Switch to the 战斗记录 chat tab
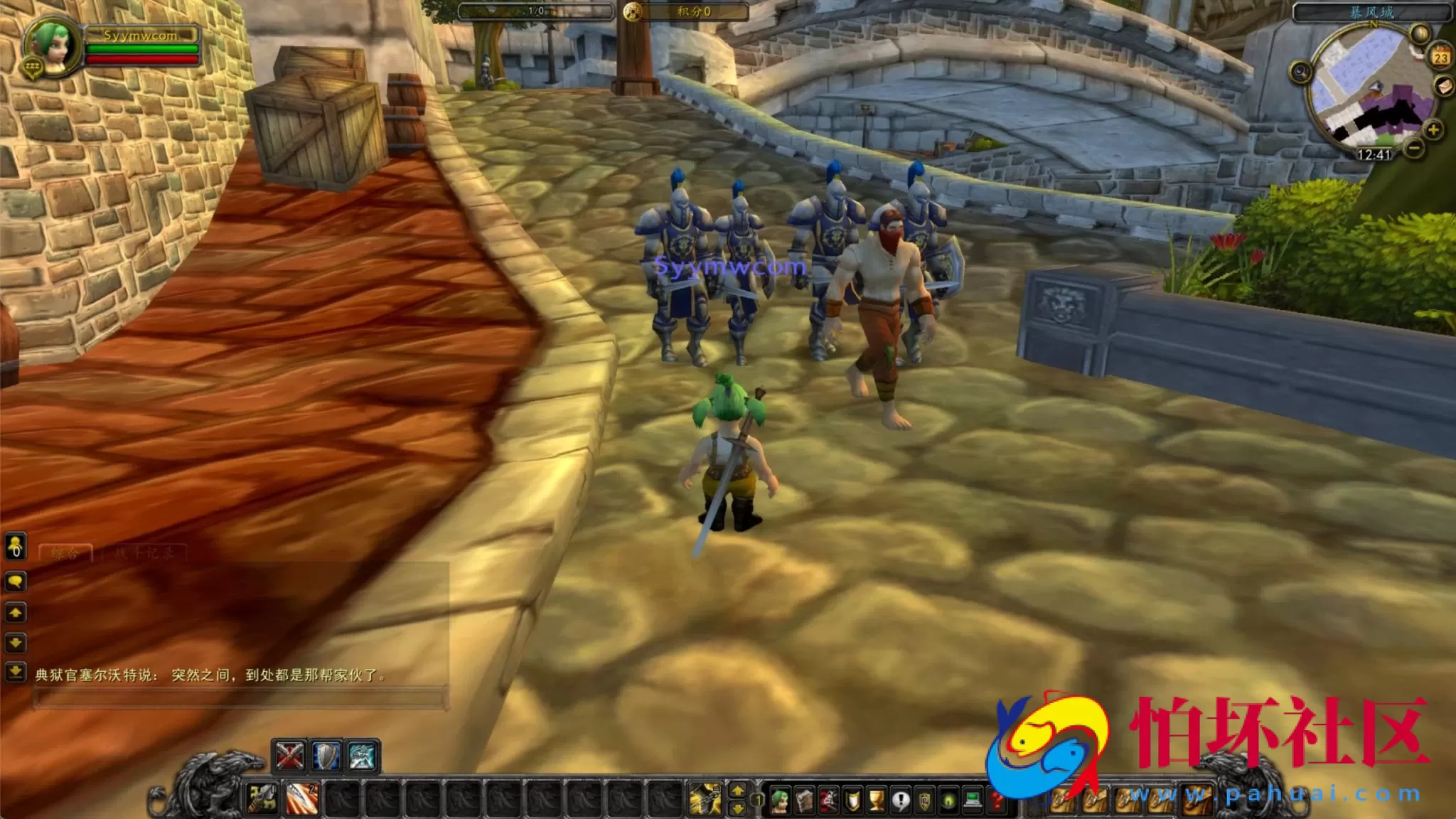The image size is (1456, 819). [x=144, y=552]
